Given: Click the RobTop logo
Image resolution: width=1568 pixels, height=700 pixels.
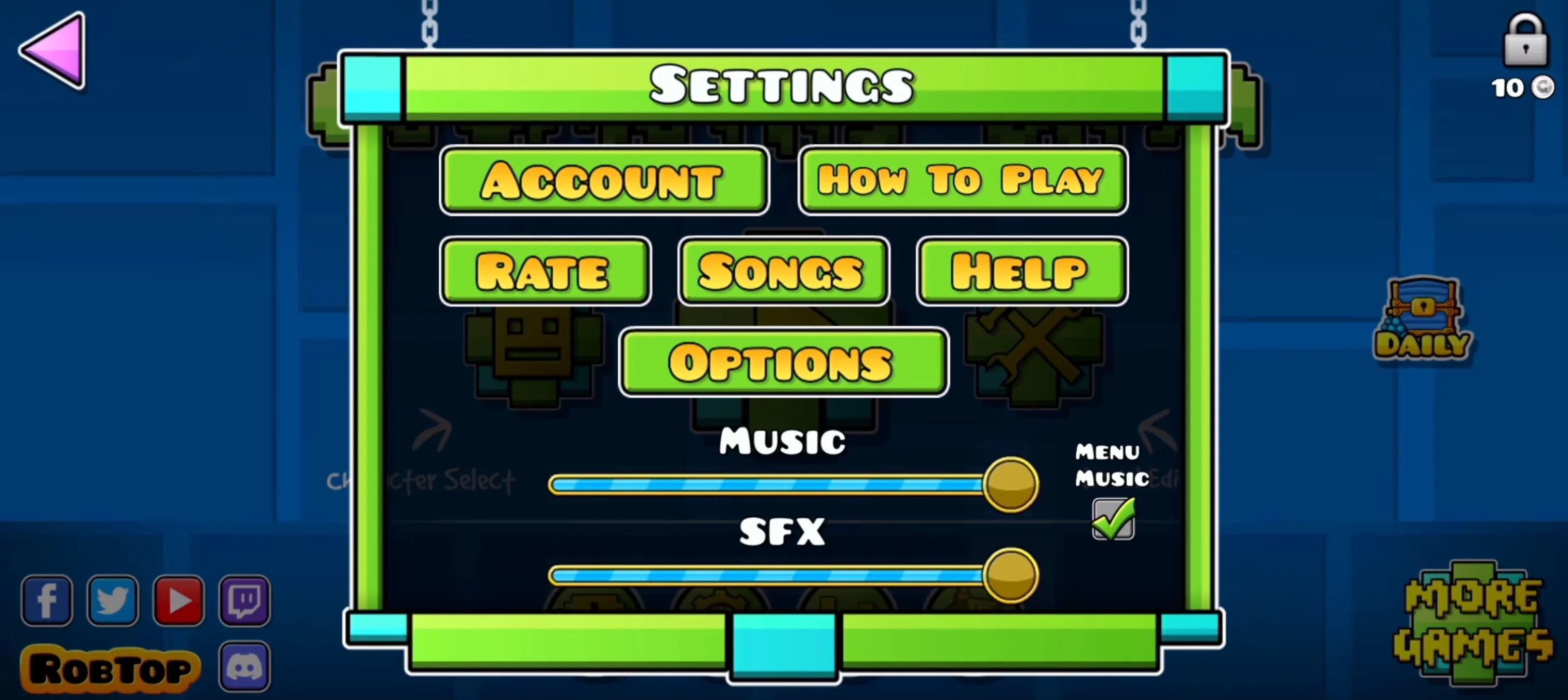Looking at the screenshot, I should [x=112, y=668].
